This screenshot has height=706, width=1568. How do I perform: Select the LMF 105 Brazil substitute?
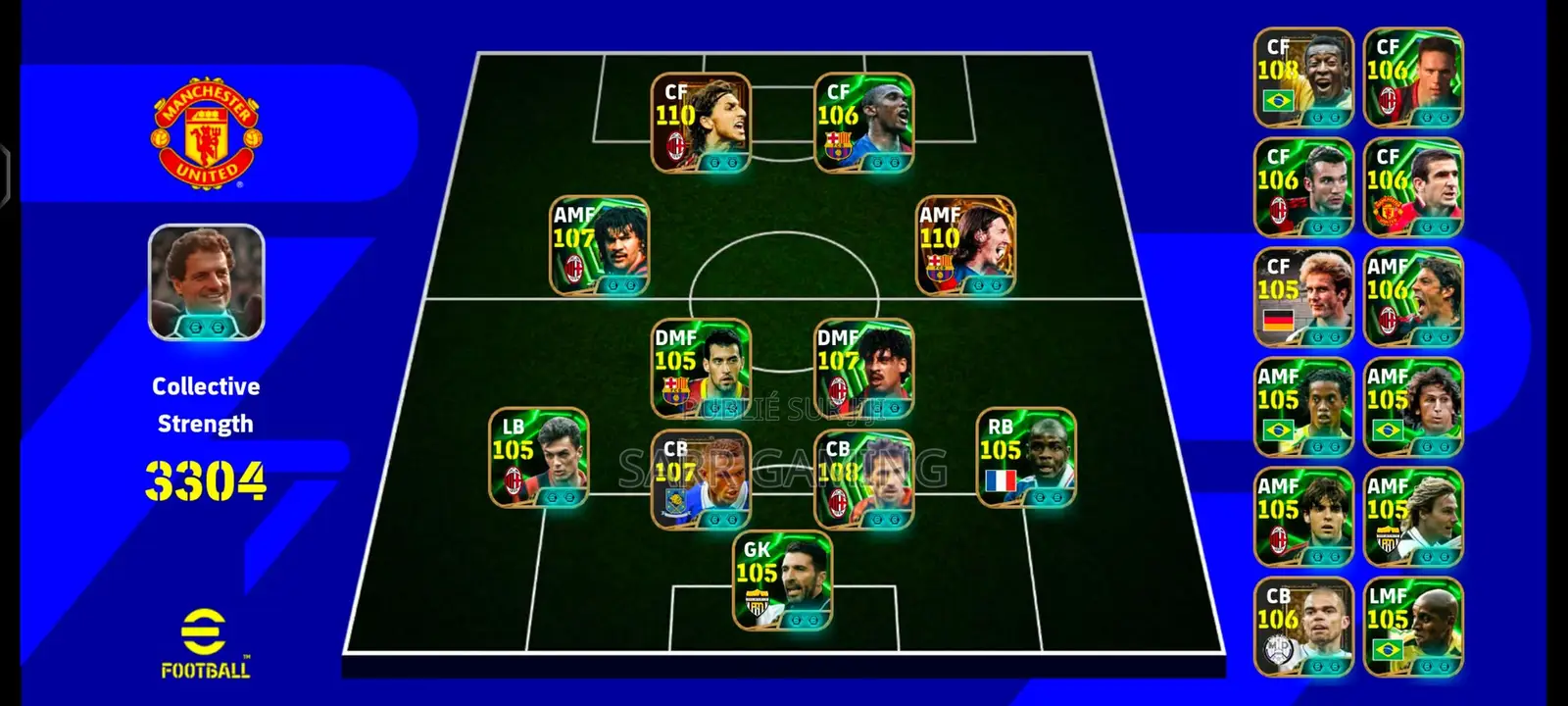coord(1412,627)
